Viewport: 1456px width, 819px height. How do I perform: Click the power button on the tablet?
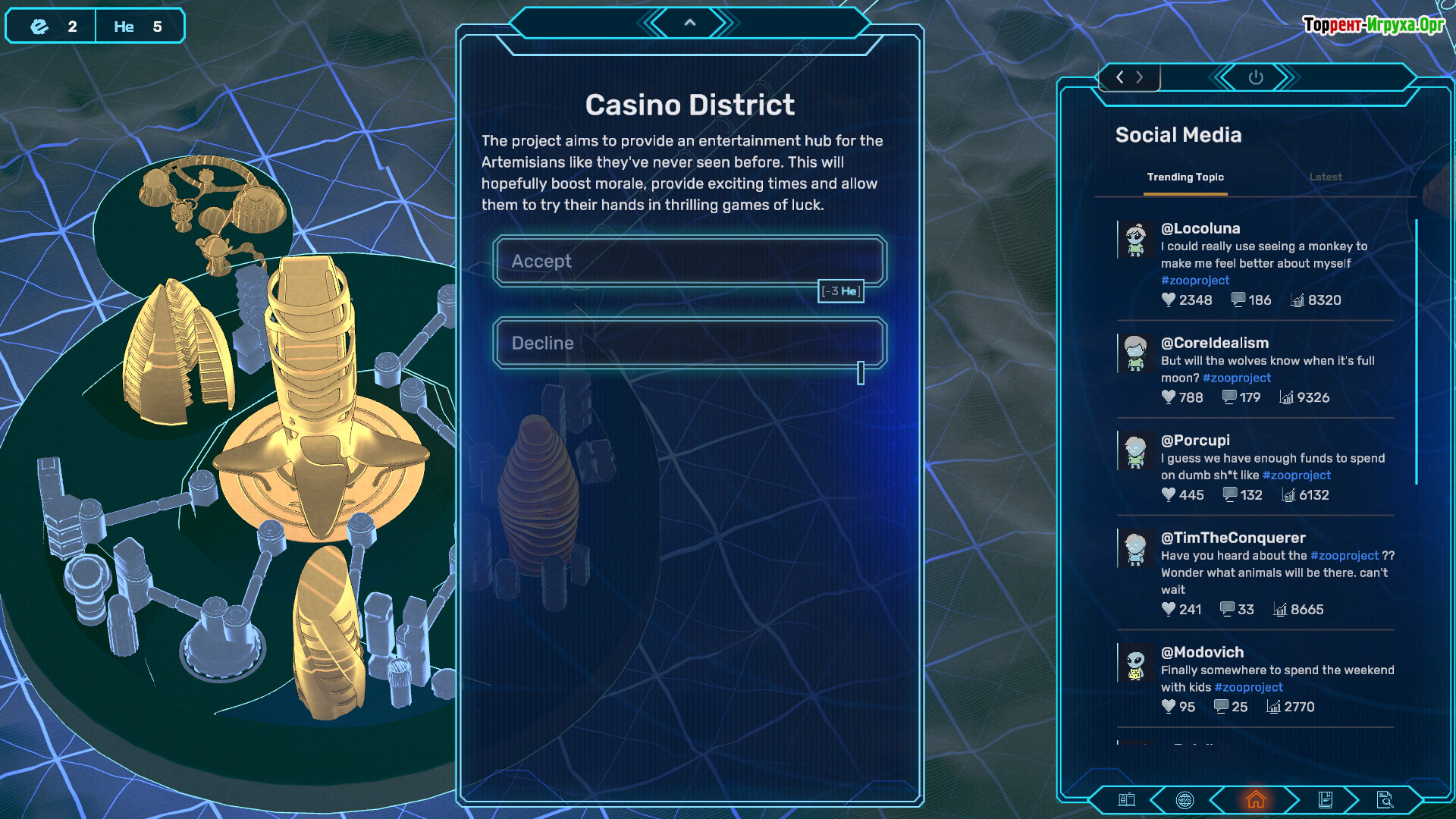click(1256, 77)
